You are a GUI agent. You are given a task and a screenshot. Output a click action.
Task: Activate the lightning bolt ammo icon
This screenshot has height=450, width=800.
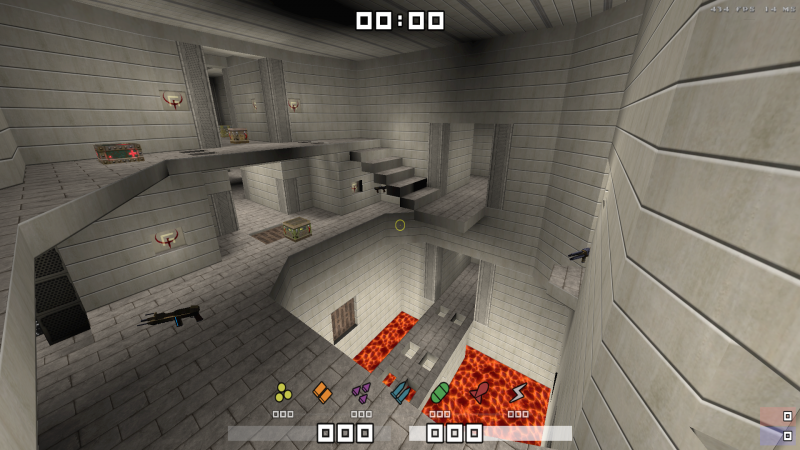(x=518, y=392)
